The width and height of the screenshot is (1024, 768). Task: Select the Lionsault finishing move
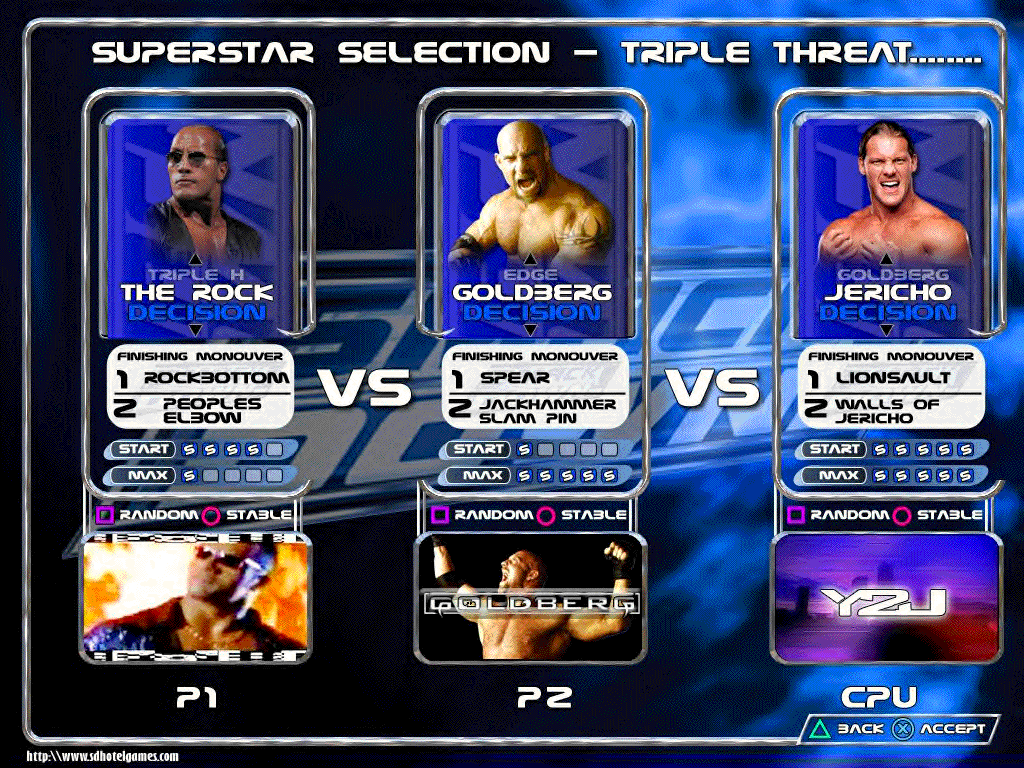click(x=880, y=378)
